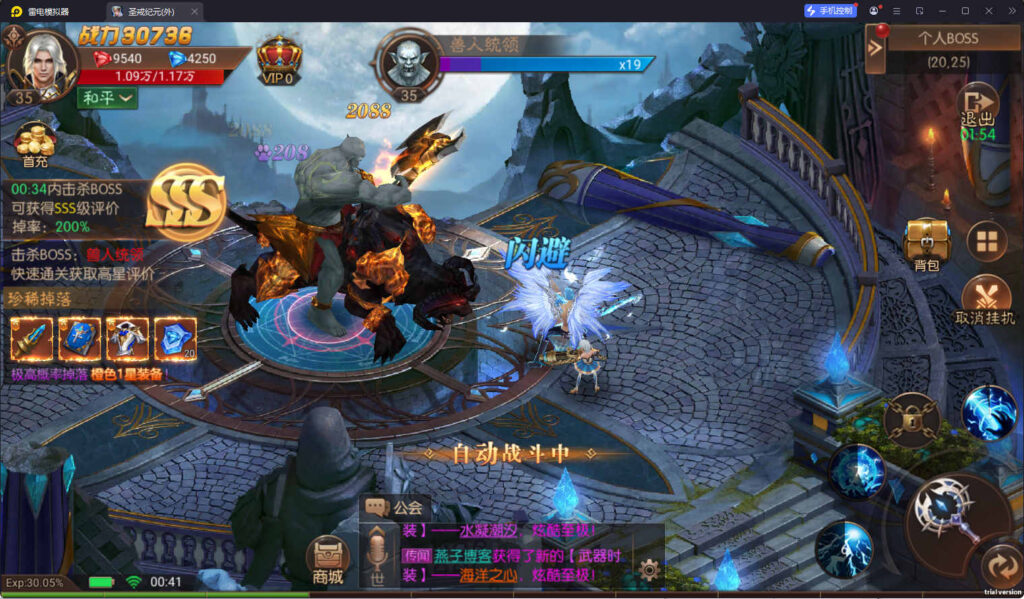Open the 和平 combat mode dropdown
Screen dimensions: 1024x599
tap(107, 98)
